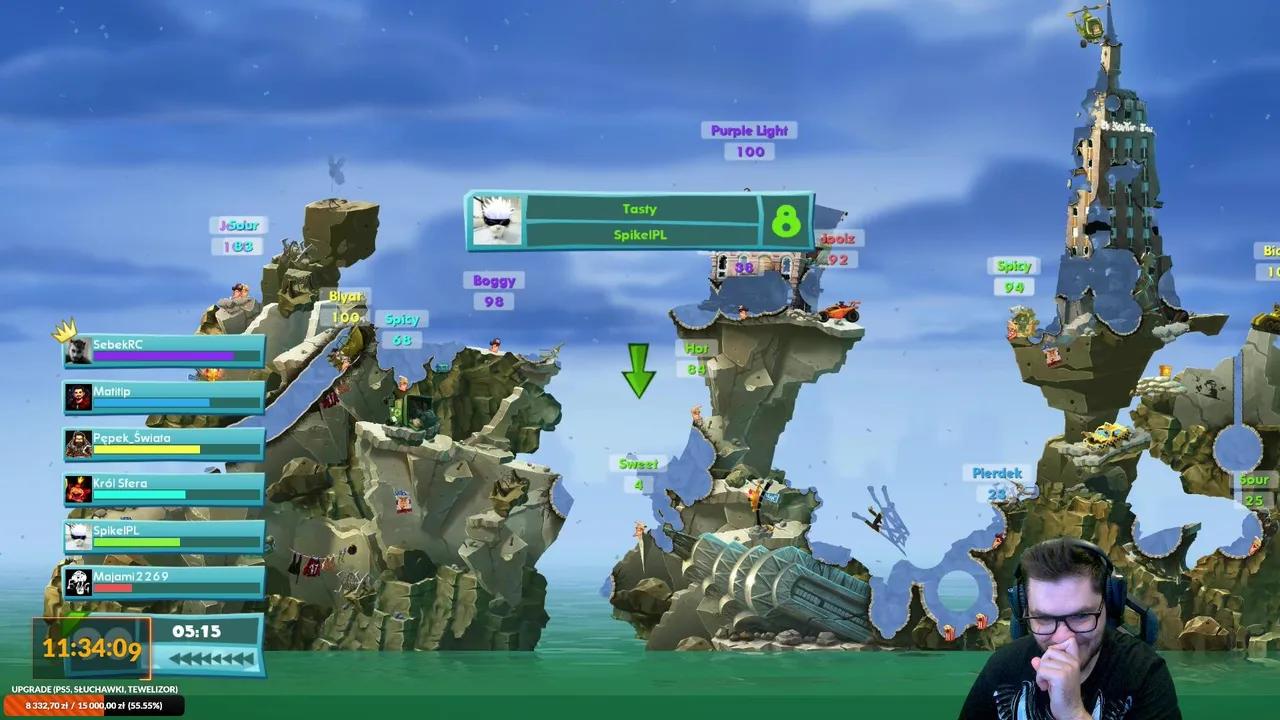Click SpikeIPL's row in the team list
1280x720 pixels.
pos(164,536)
